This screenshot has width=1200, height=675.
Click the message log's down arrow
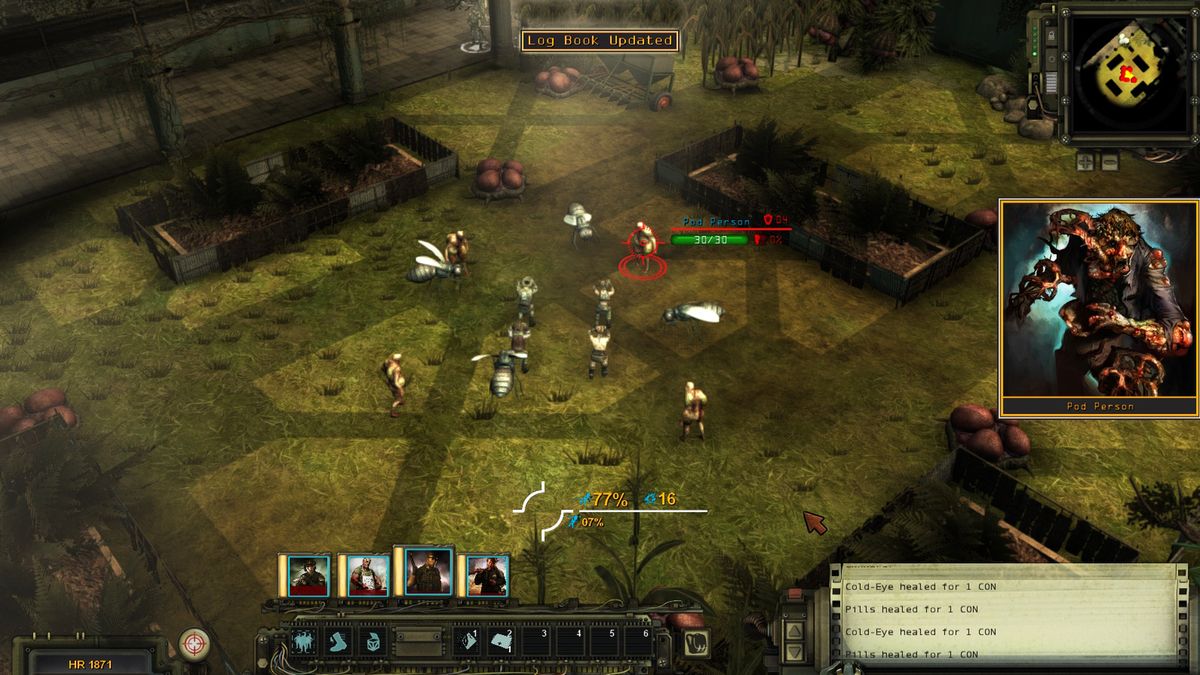click(793, 652)
